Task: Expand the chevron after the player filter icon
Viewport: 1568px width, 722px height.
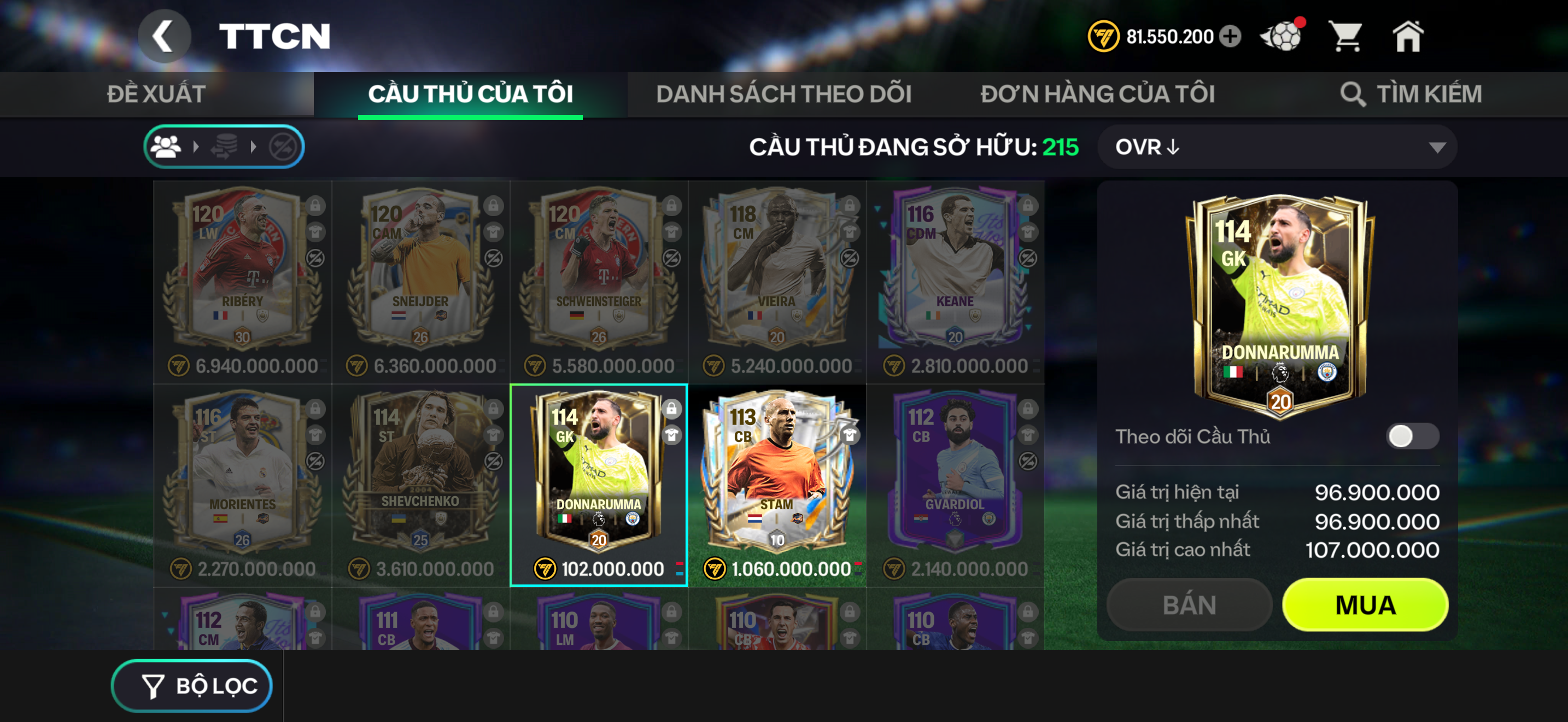Action: click(x=197, y=146)
